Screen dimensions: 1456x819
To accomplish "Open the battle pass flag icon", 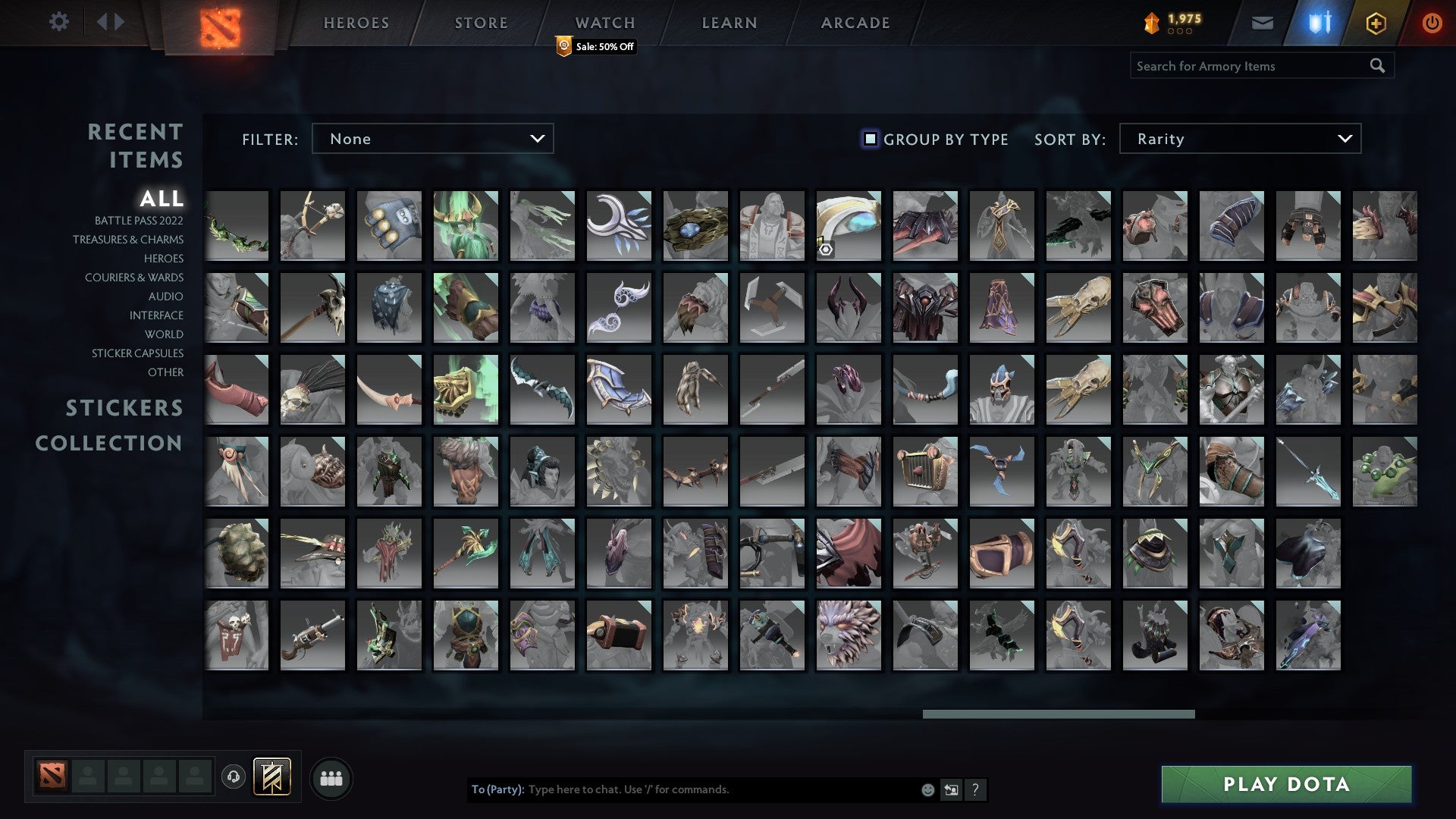I will click(271, 777).
